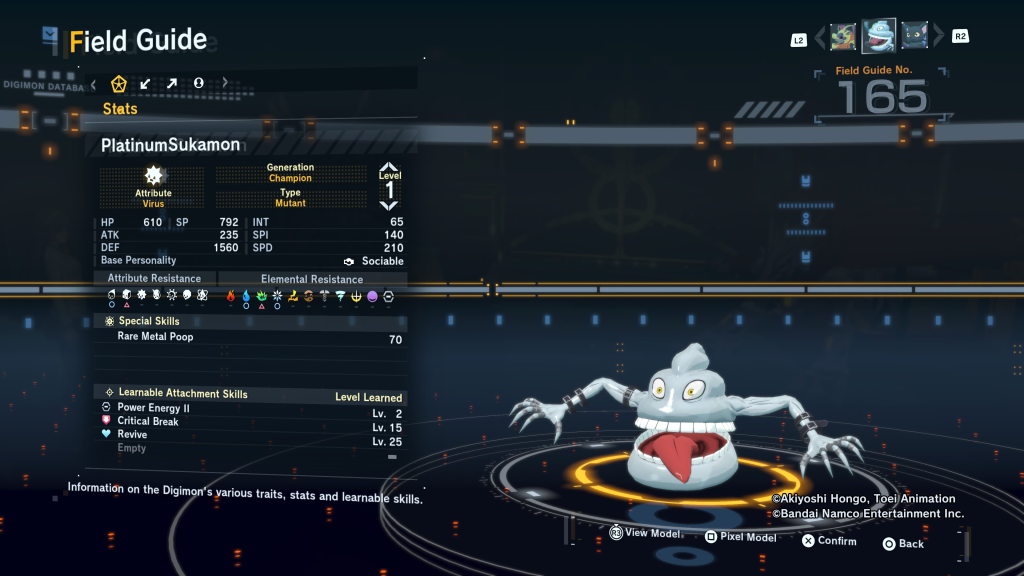1024x576 pixels.
Task: Select the Revive attachment skill row
Action: (250, 435)
